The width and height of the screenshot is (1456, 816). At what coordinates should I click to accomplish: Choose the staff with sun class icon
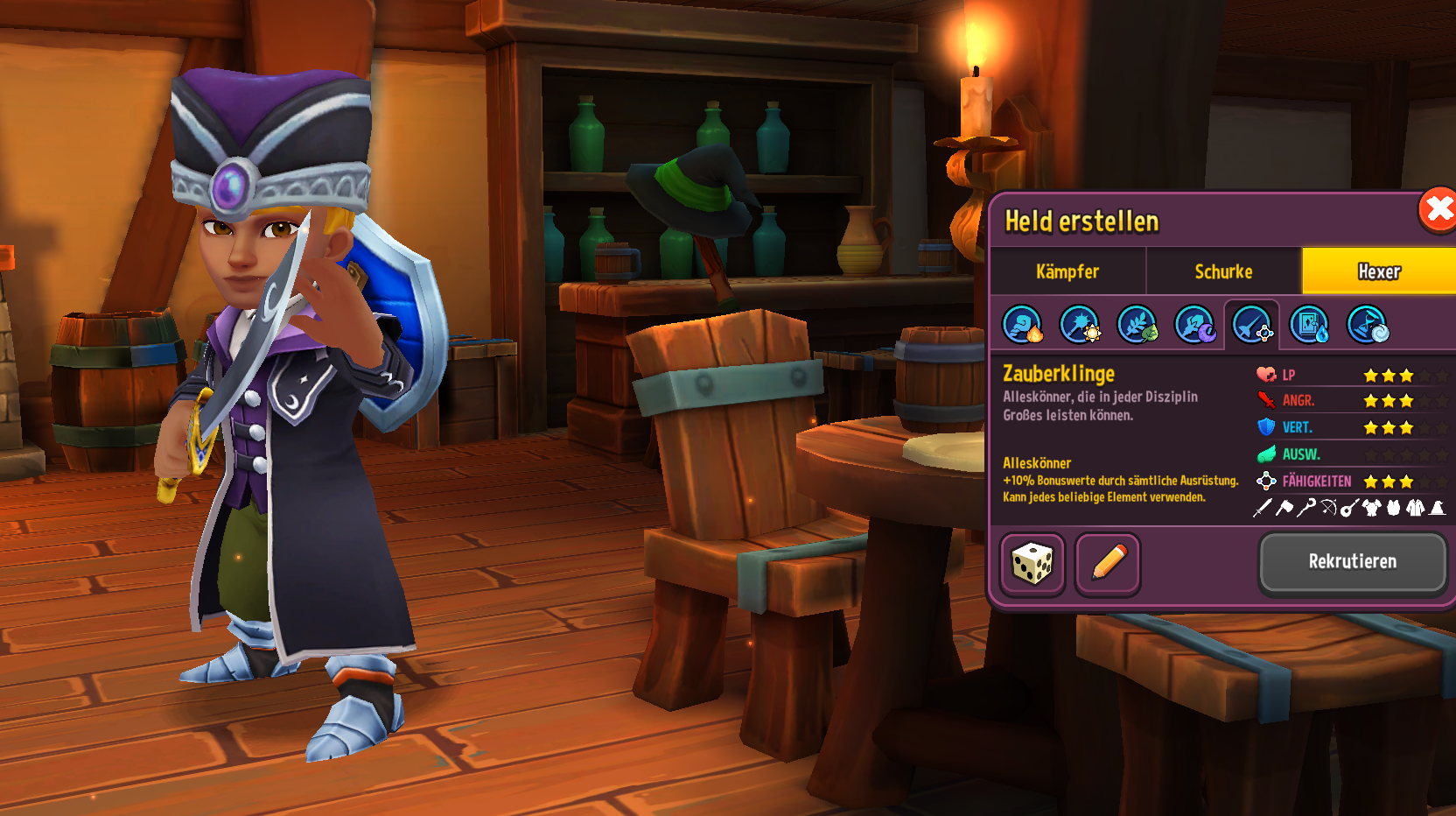click(x=1080, y=325)
